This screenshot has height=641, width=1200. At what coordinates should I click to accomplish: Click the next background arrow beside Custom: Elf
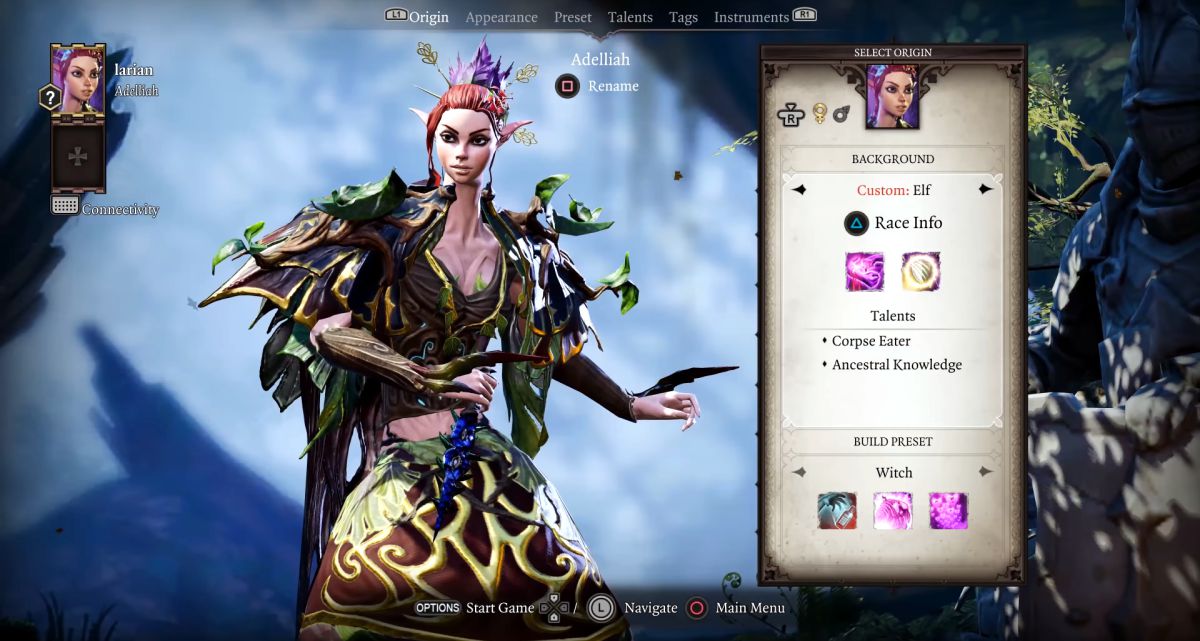pyautogui.click(x=986, y=189)
